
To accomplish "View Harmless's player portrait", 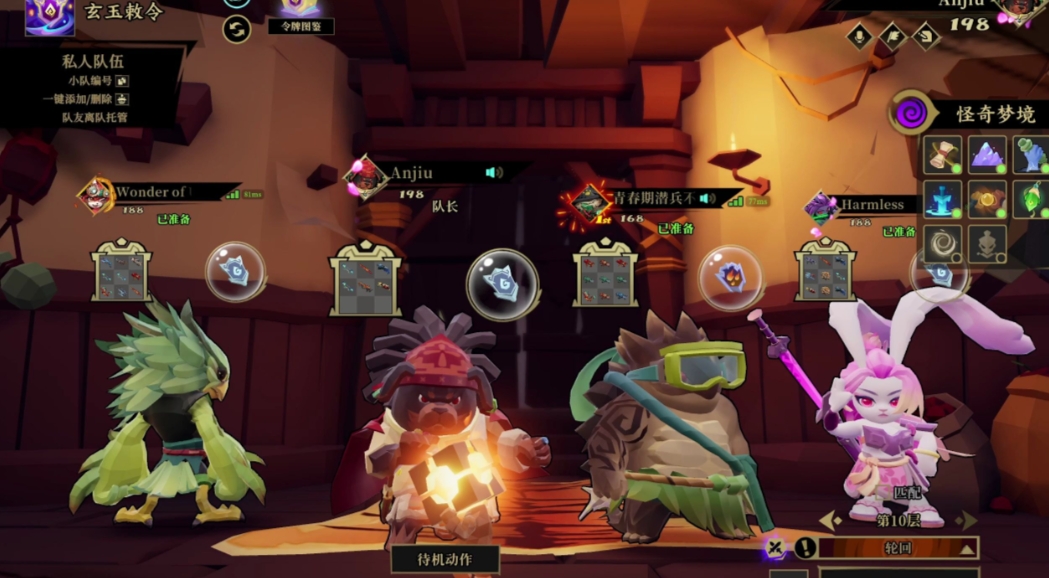I will 821,208.
